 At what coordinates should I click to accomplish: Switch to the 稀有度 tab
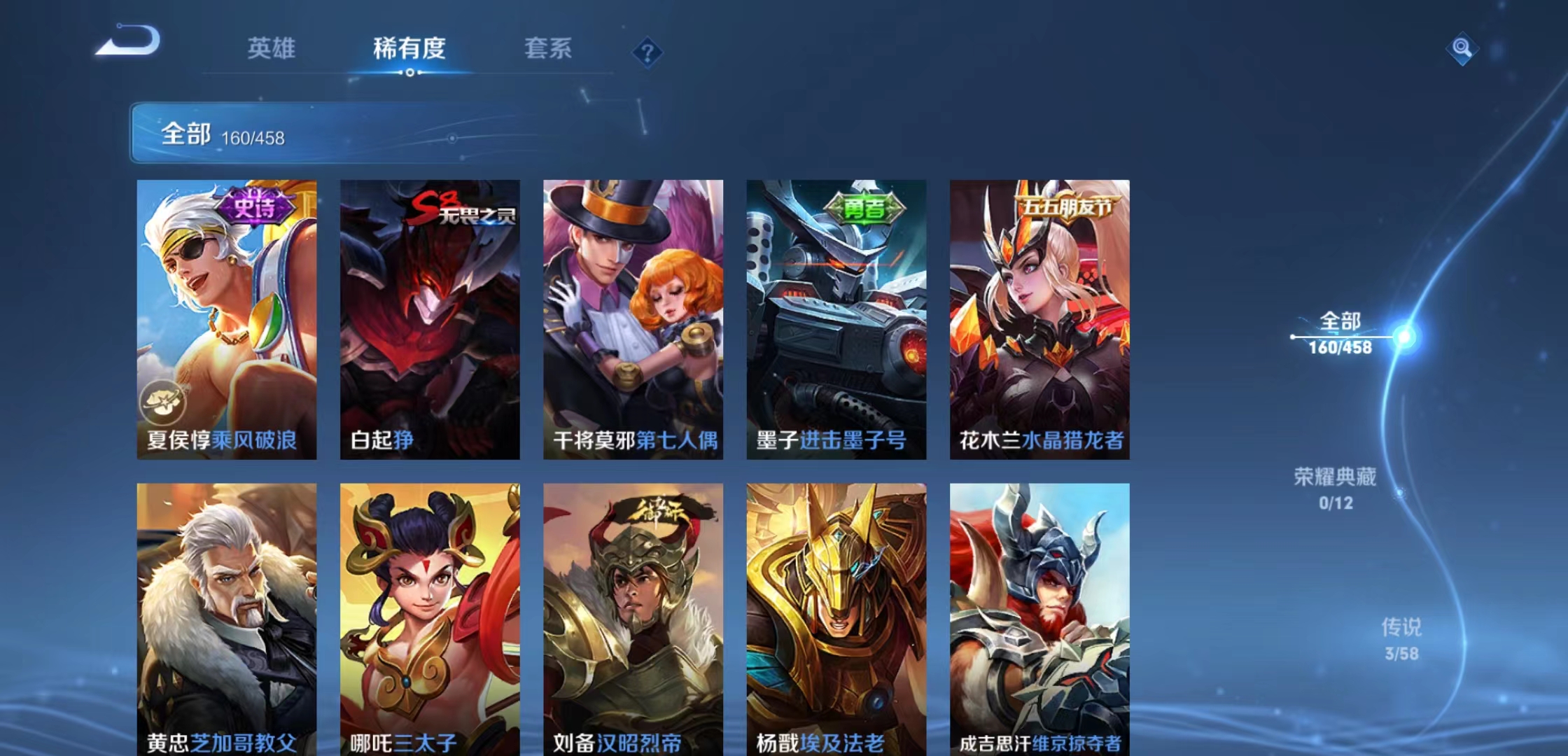(x=409, y=49)
